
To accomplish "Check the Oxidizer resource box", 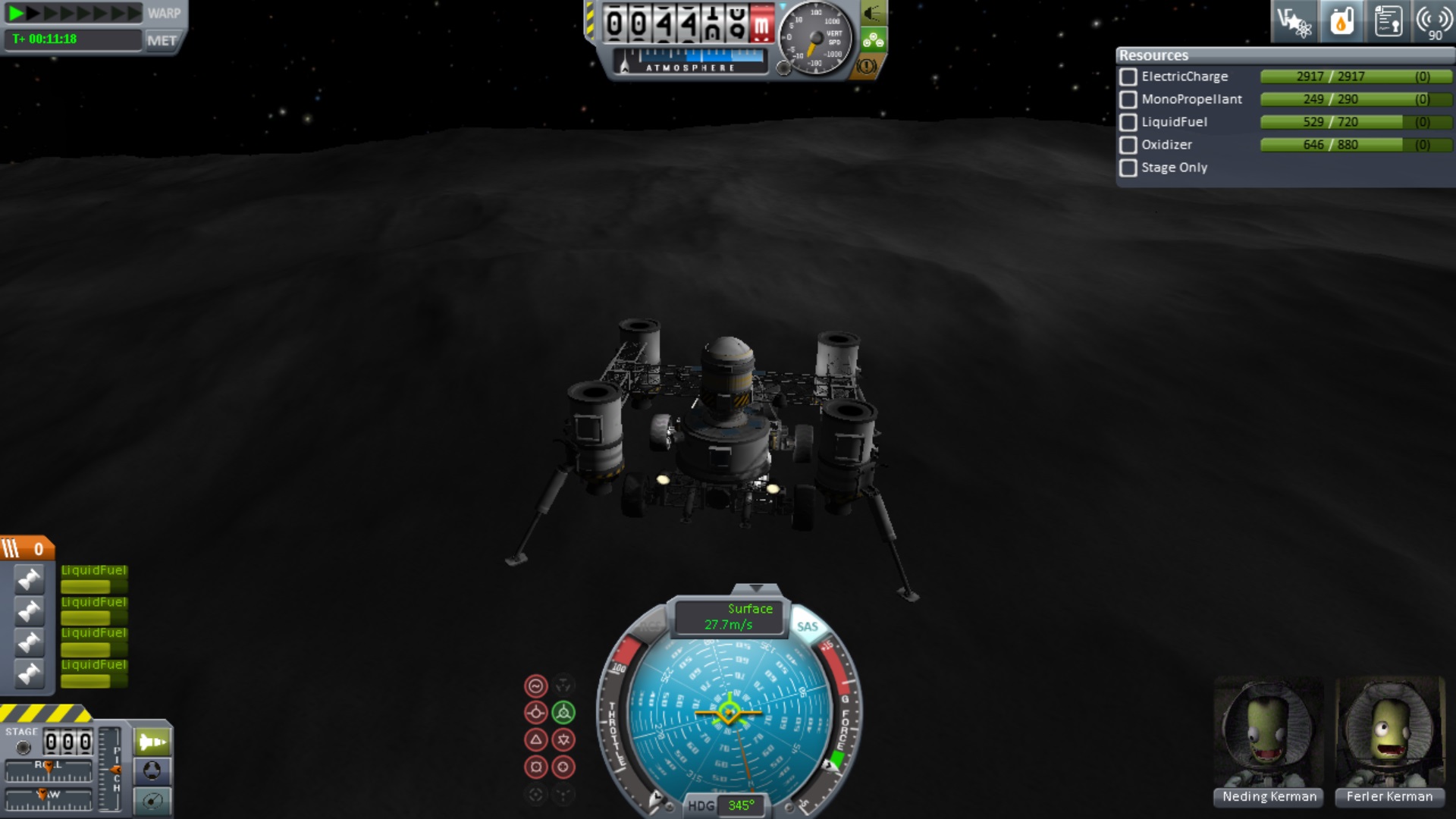I will (1128, 145).
